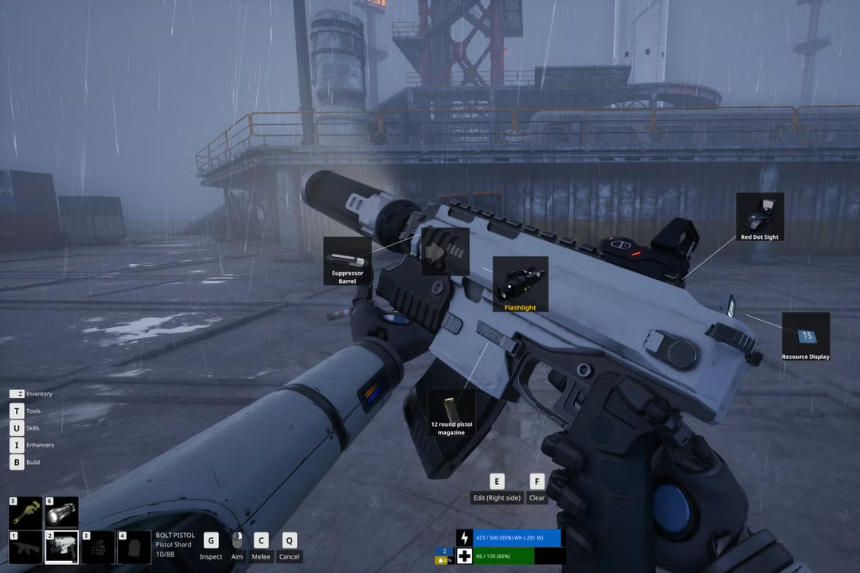
Task: Pick the 12 round pistol magazine slot
Action: (x=451, y=413)
